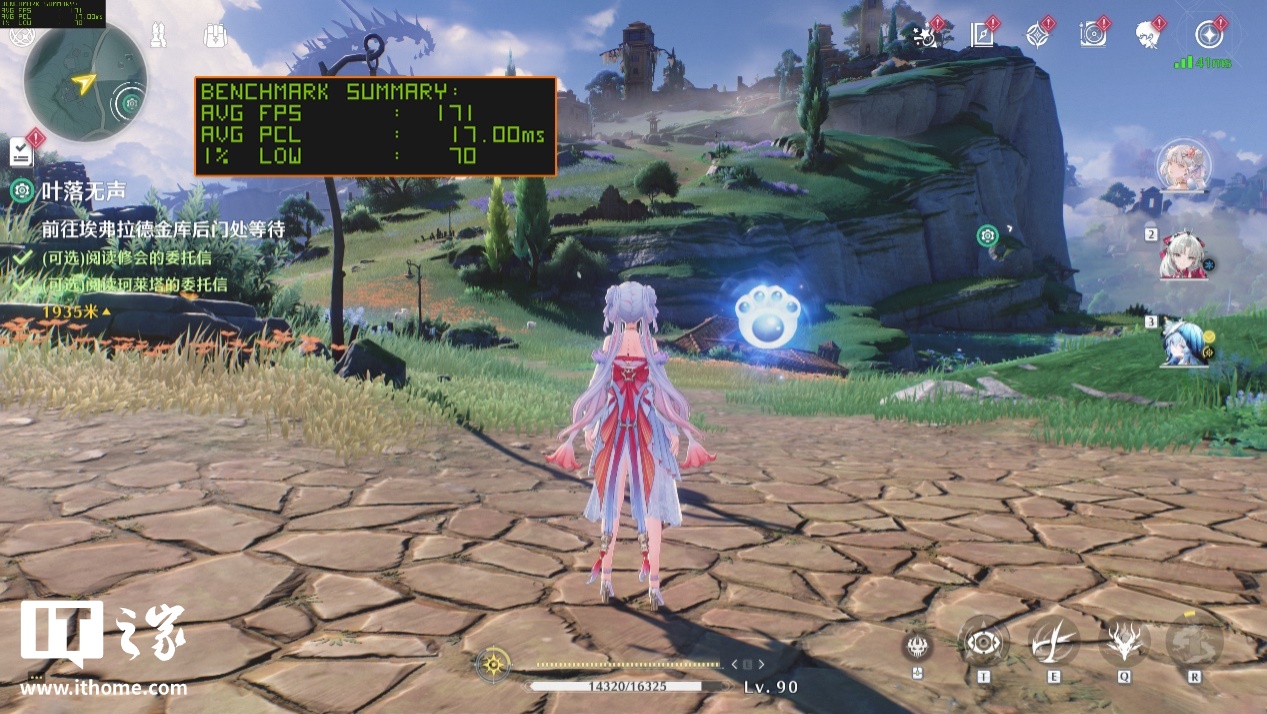Activate the antlered dragon head skill
Image resolution: width=1267 pixels, height=714 pixels.
point(1124,641)
